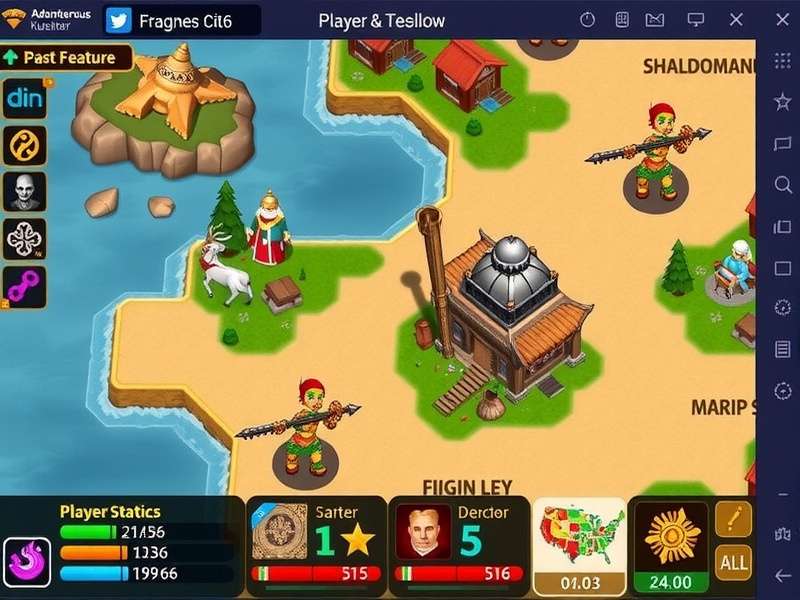The height and width of the screenshot is (600, 800).
Task: Click the purple chain link icon
Action: point(24,286)
